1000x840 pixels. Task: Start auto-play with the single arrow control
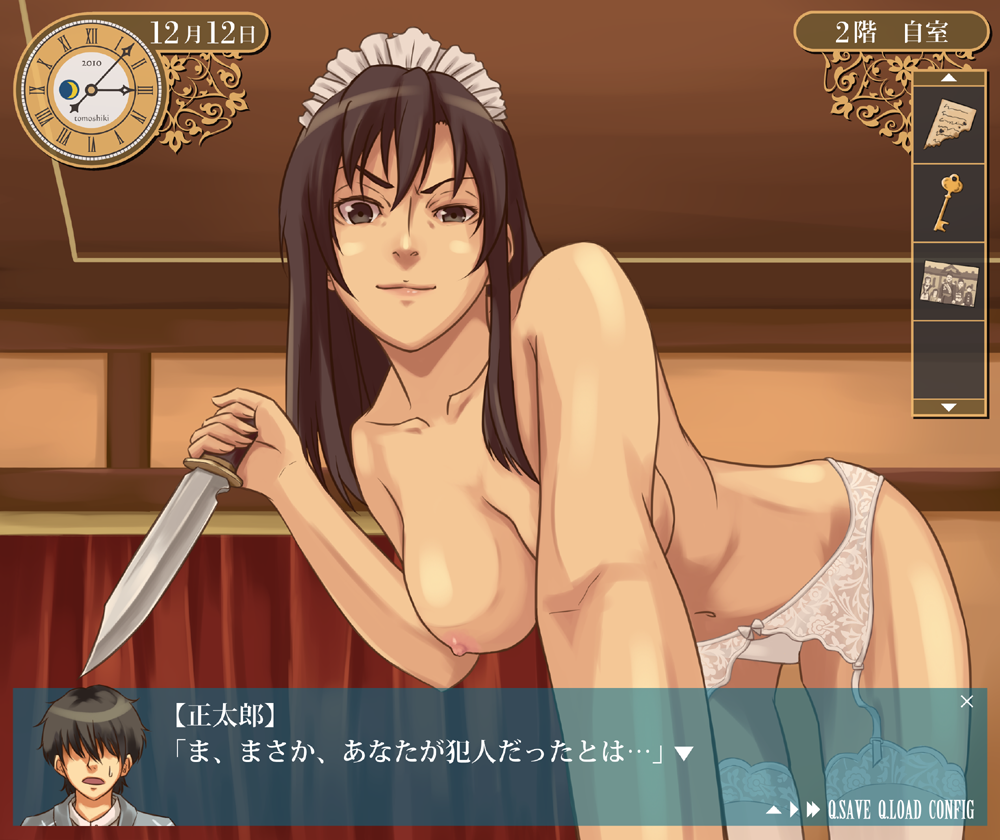click(x=794, y=809)
